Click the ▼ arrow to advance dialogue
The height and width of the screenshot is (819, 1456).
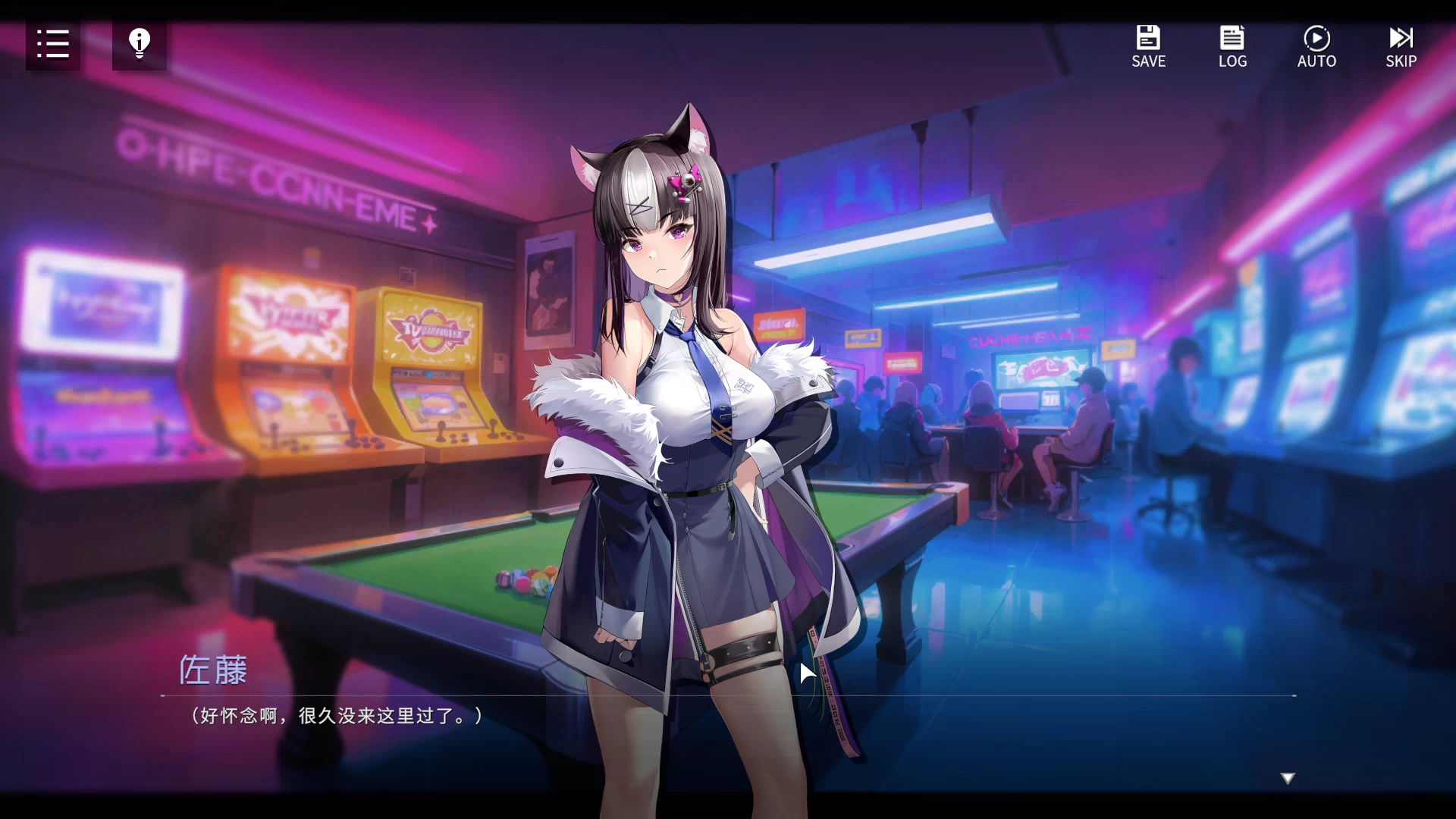(1287, 777)
